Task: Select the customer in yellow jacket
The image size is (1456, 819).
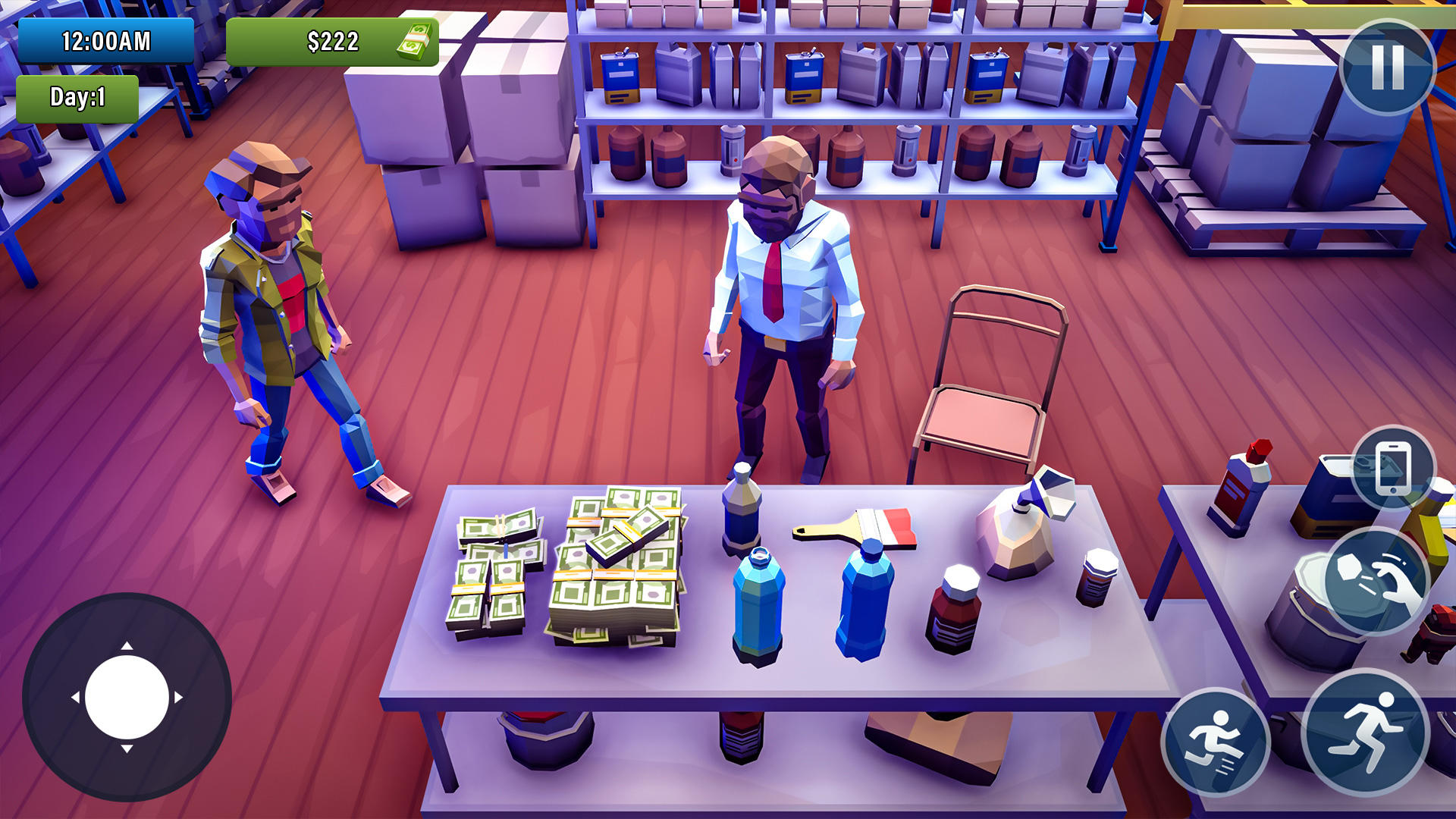Action: click(x=281, y=318)
